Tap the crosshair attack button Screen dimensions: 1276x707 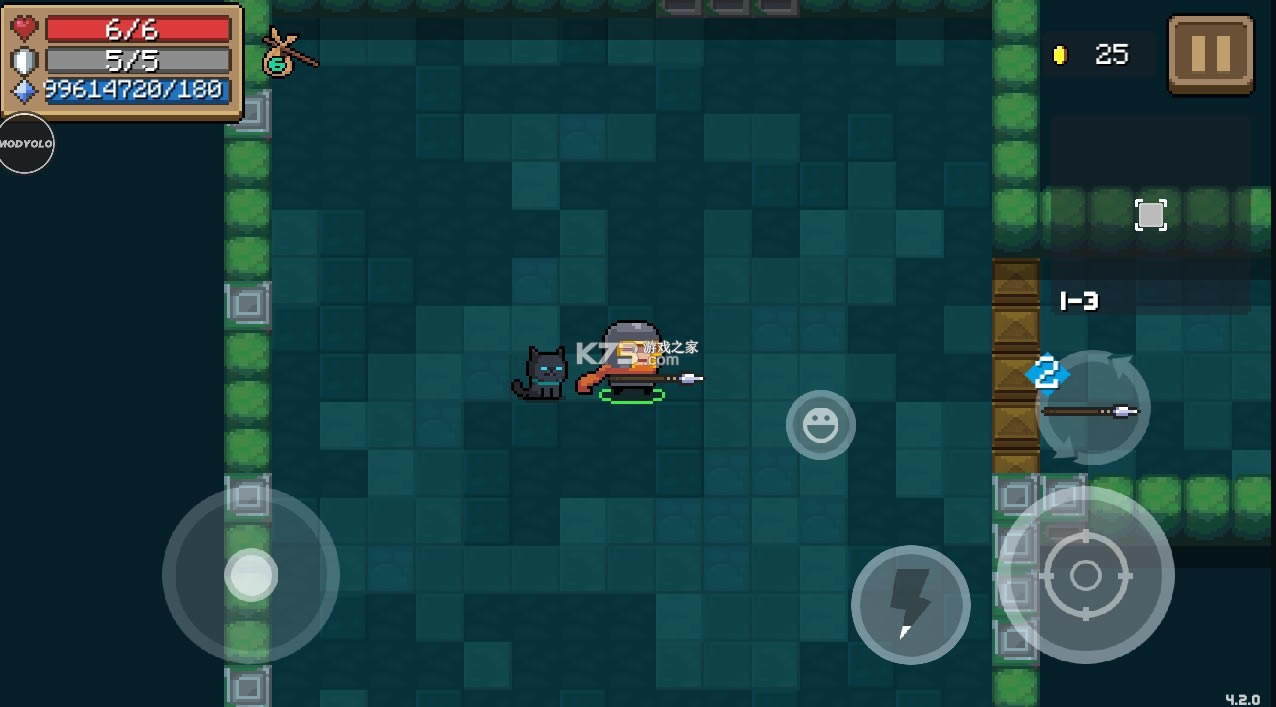tap(1085, 575)
